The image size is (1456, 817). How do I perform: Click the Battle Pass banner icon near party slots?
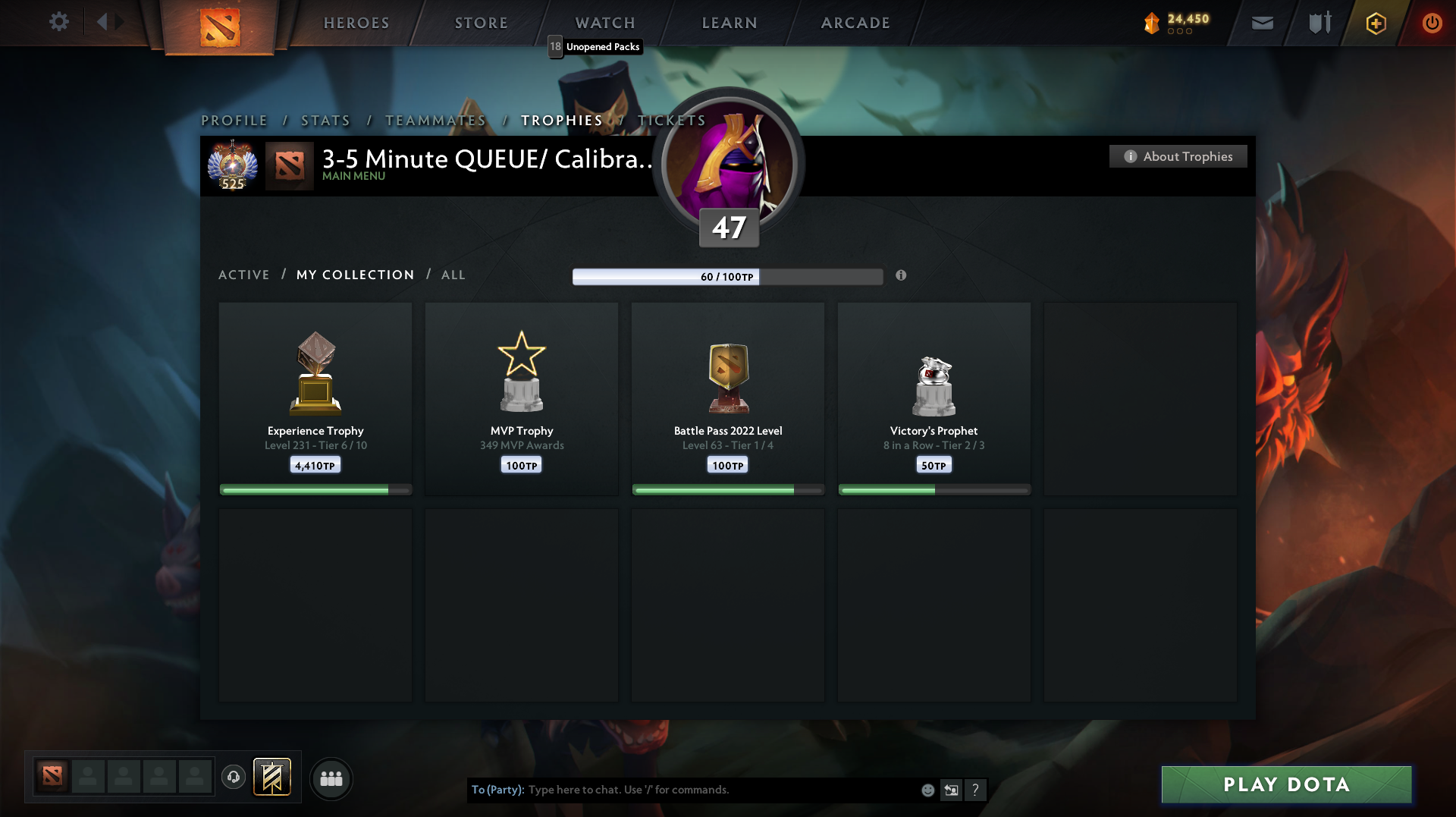[272, 778]
